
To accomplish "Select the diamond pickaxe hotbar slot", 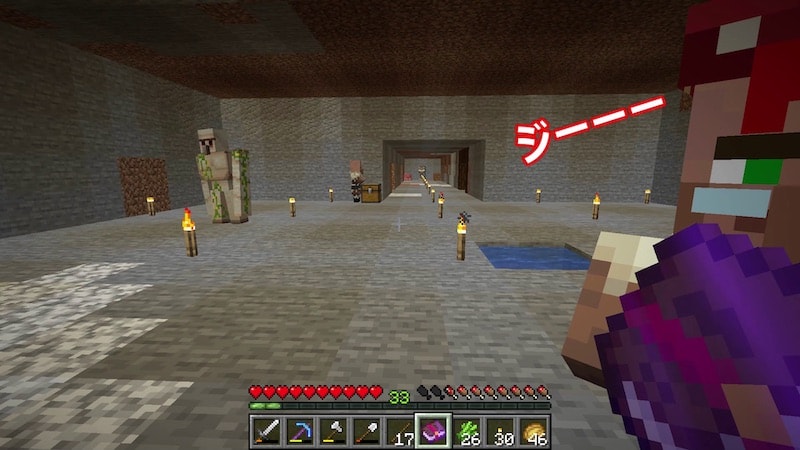I will (300, 431).
